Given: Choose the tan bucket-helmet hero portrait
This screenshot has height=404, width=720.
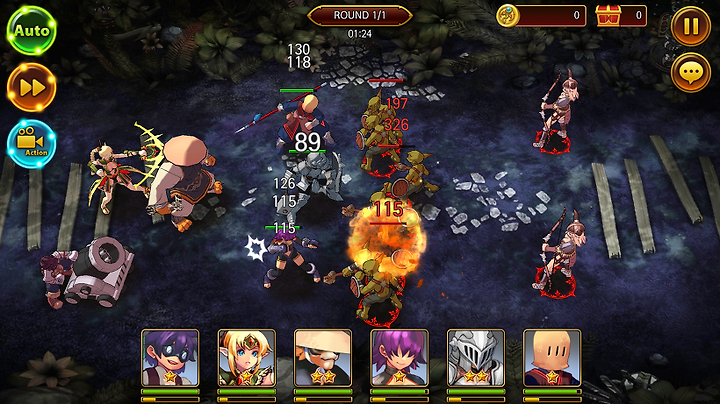Looking at the screenshot, I should pyautogui.click(x=551, y=358).
